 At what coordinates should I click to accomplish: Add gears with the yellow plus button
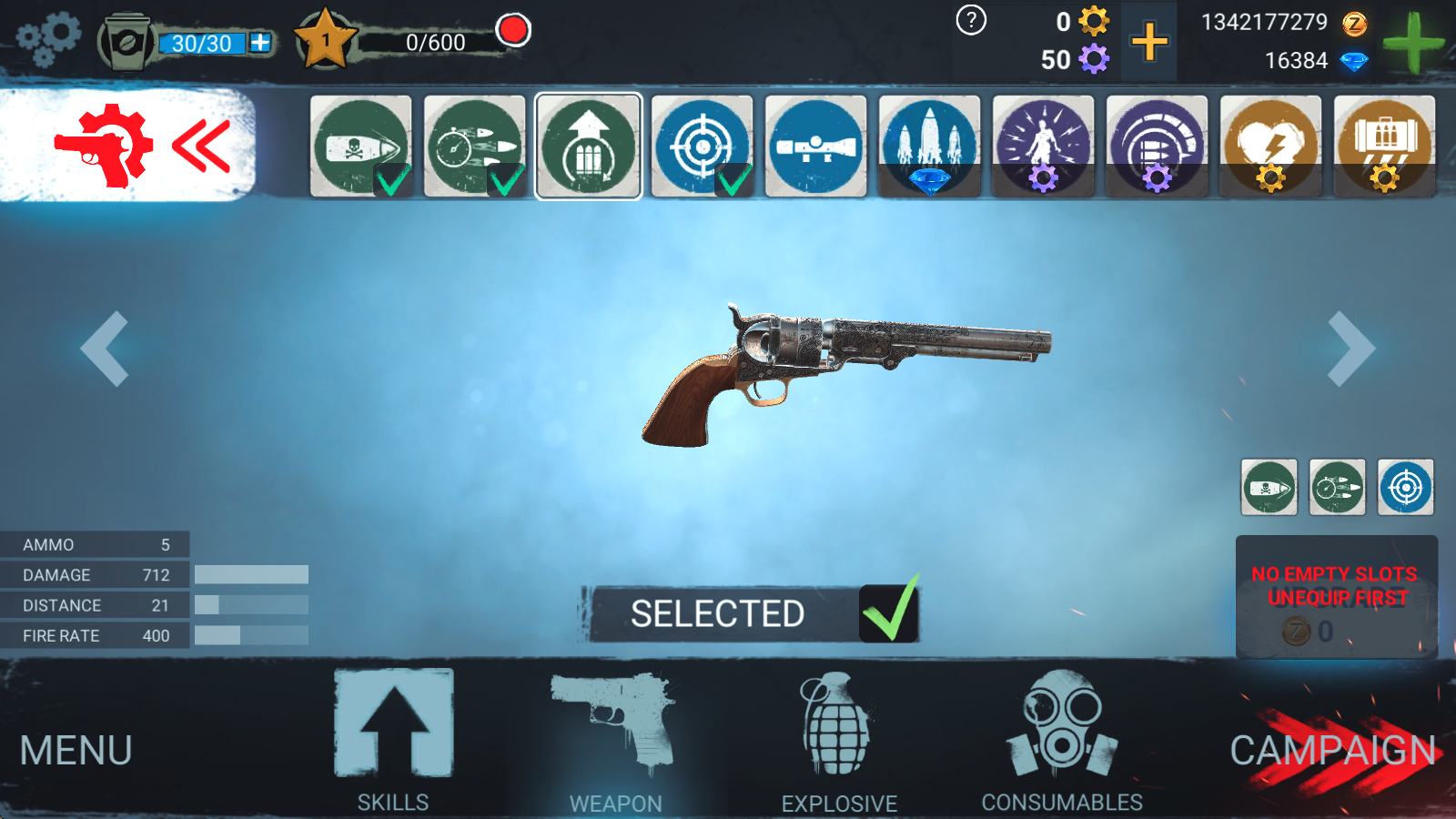tap(1149, 42)
